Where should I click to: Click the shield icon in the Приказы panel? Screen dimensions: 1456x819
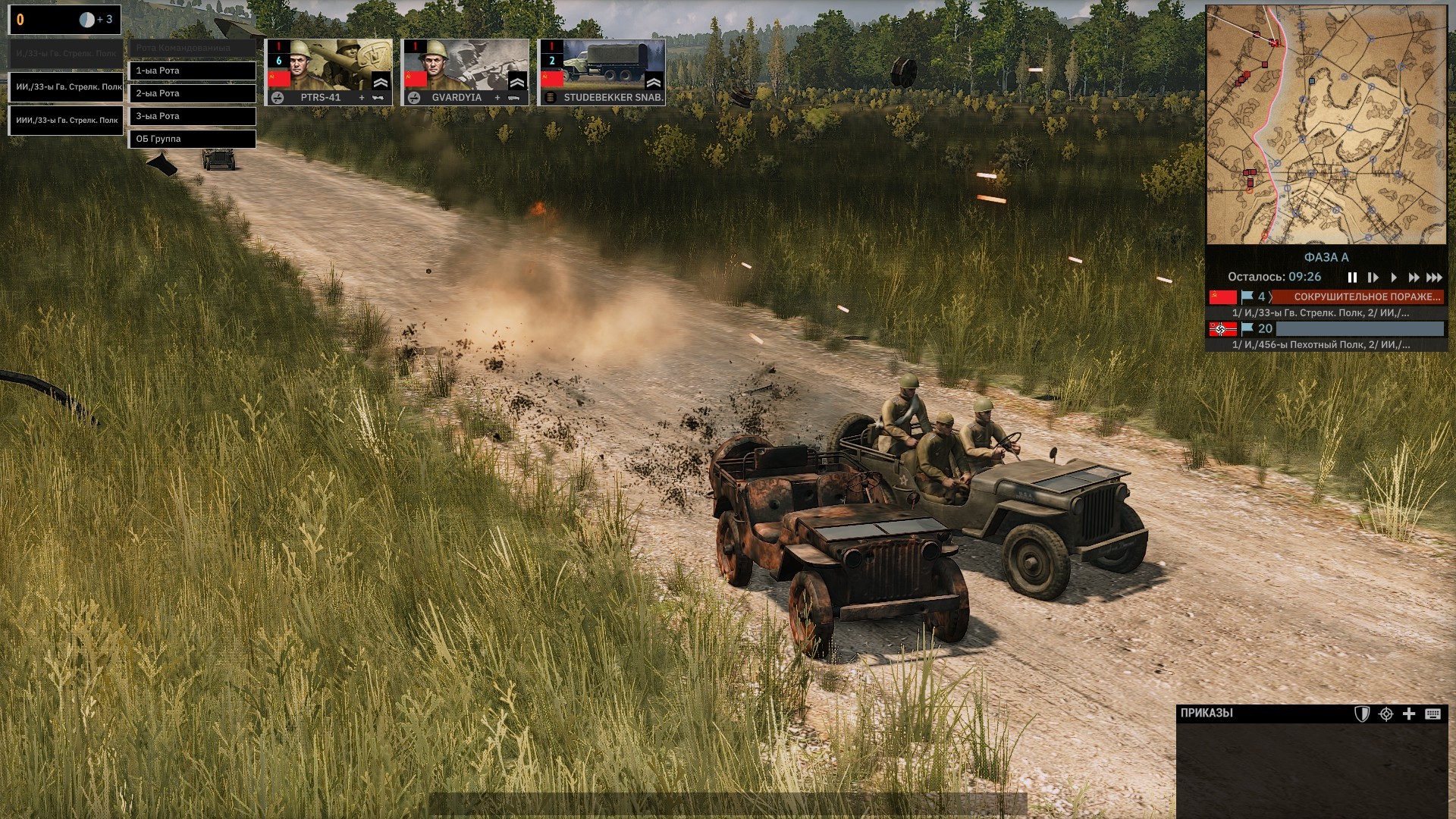point(1362,713)
